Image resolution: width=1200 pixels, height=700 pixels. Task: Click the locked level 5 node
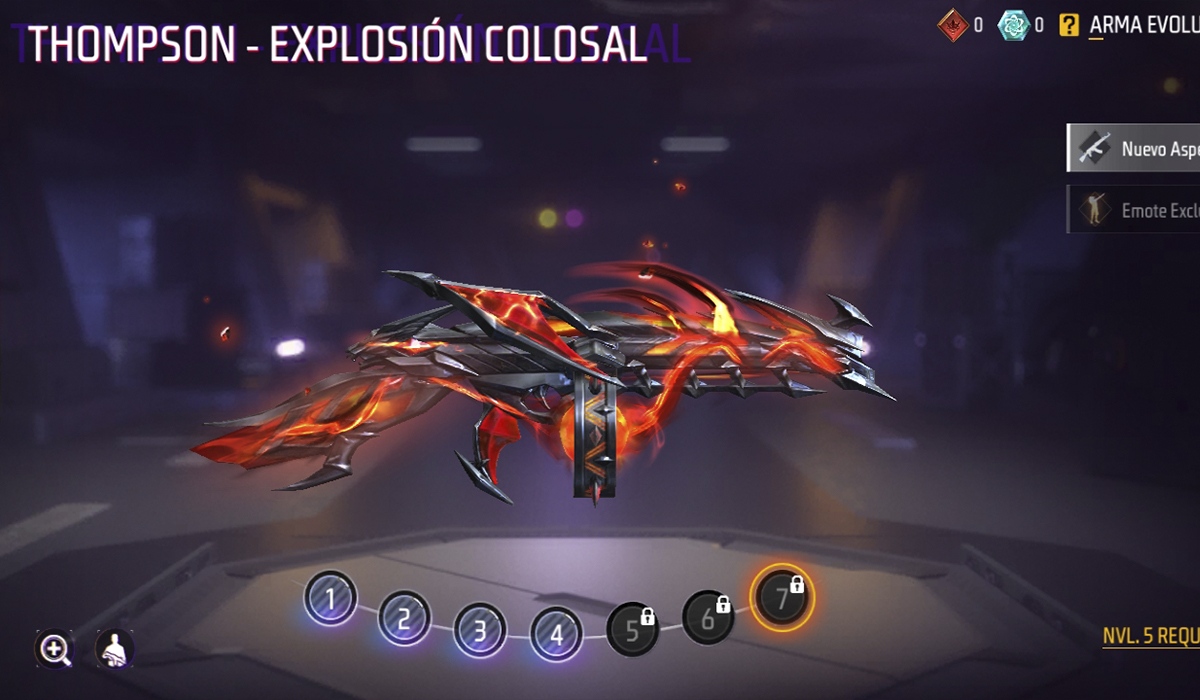633,630
